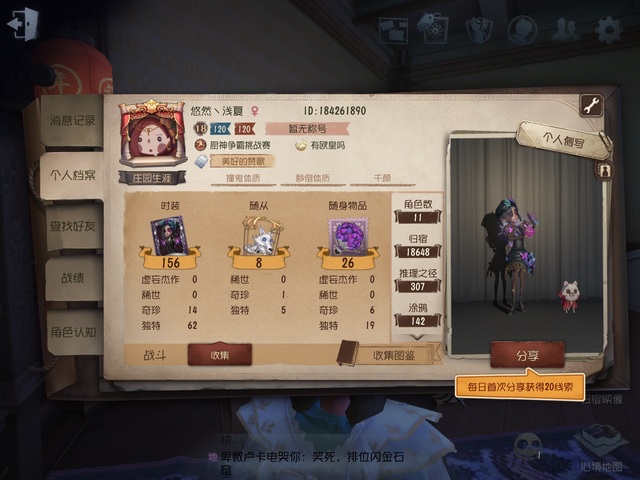Switch to the 战斗 battle tab
This screenshot has width=640, height=480.
pyautogui.click(x=155, y=354)
